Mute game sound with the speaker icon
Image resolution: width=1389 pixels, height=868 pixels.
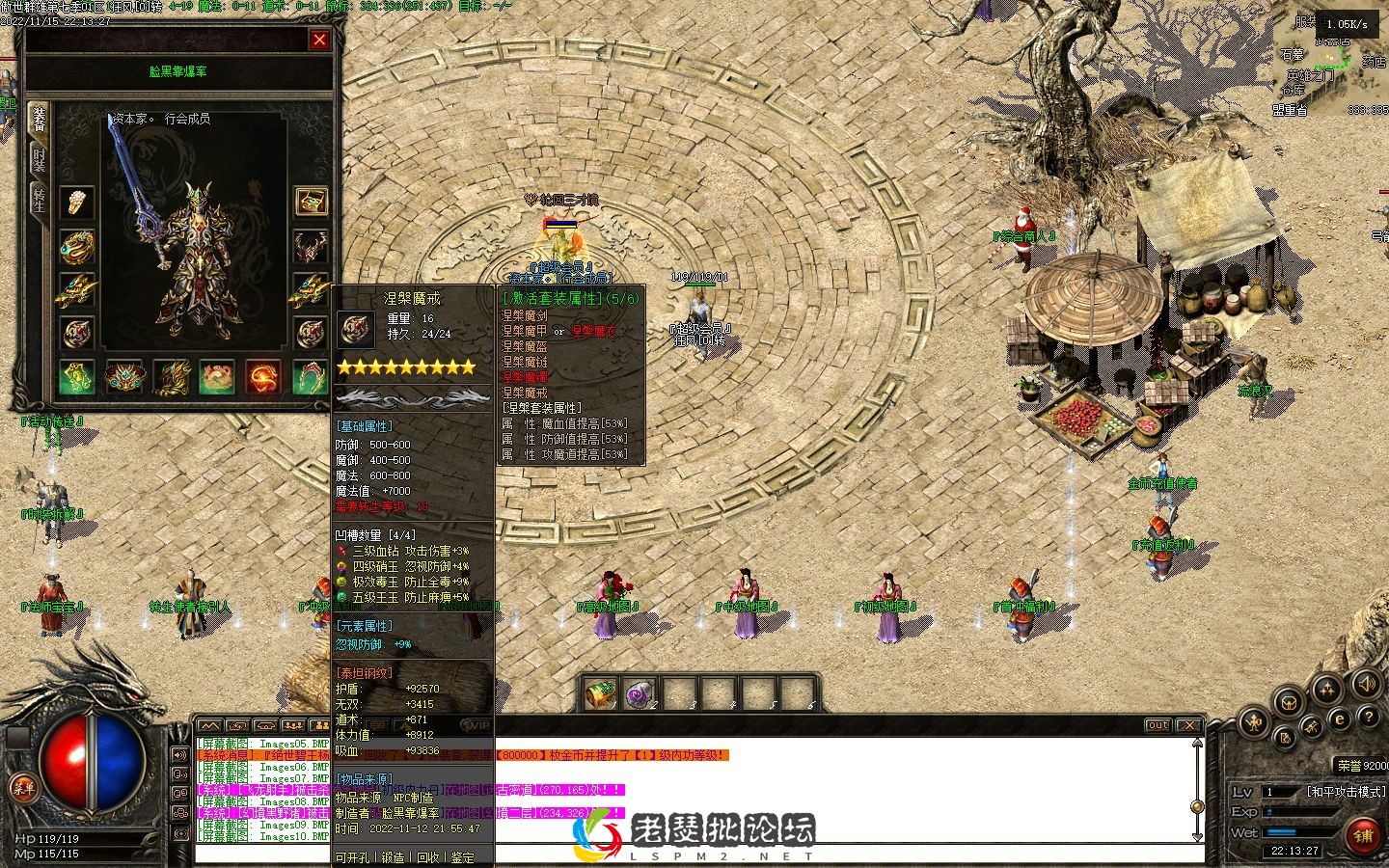[1366, 684]
